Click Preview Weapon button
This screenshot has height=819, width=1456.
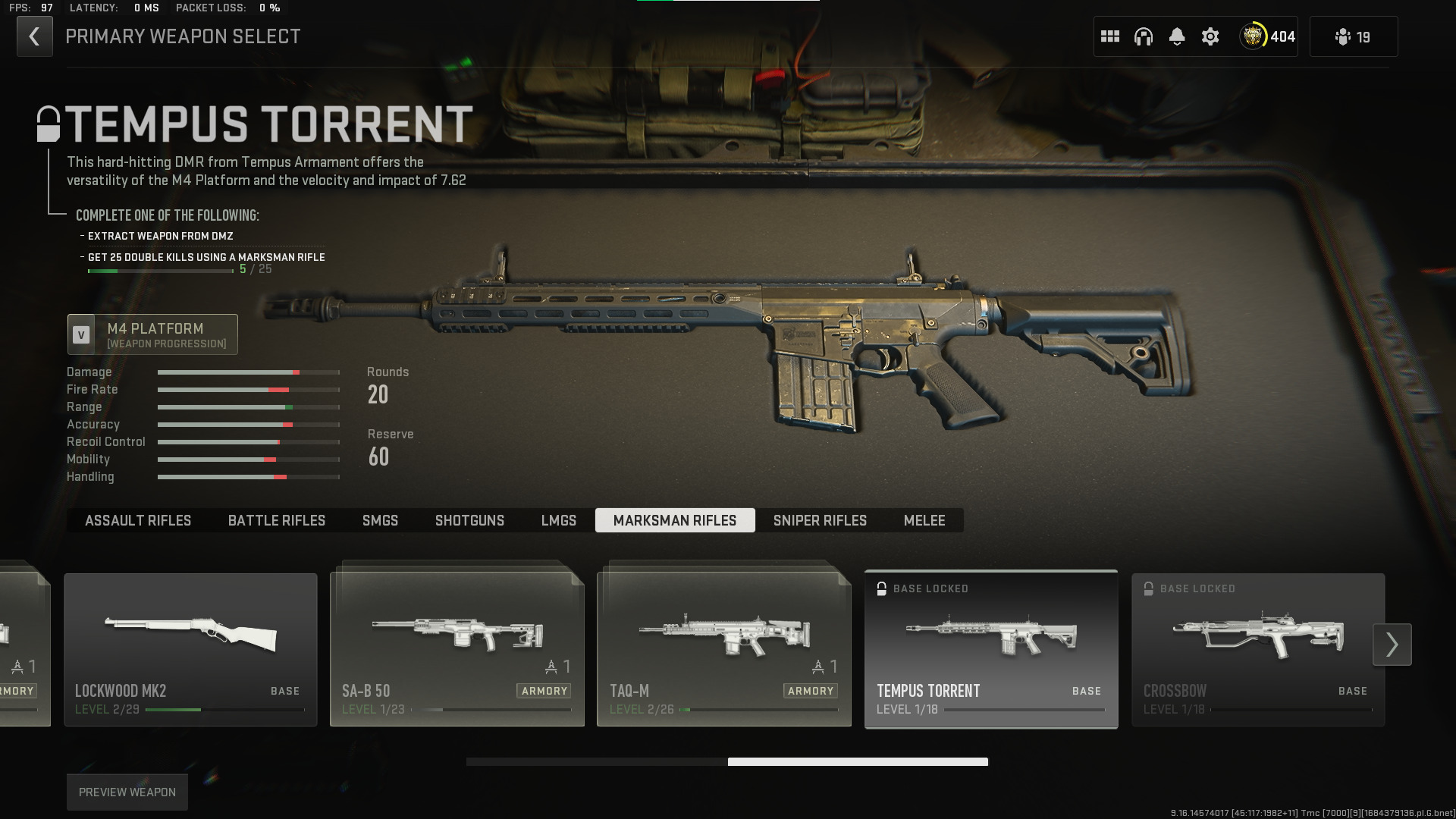(127, 792)
